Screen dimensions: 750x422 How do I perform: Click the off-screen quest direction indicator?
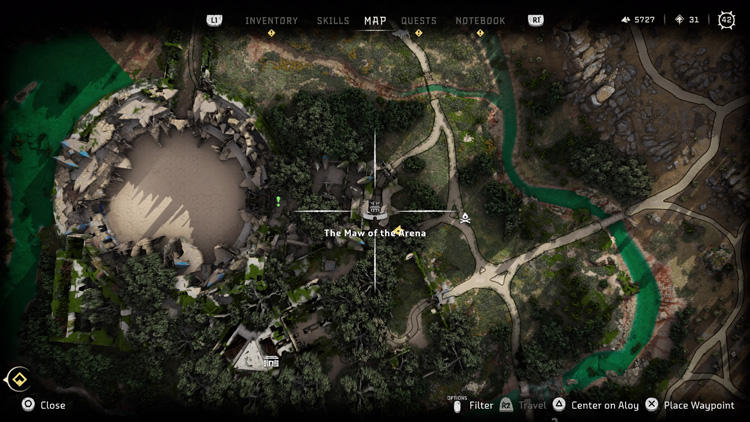[17, 379]
